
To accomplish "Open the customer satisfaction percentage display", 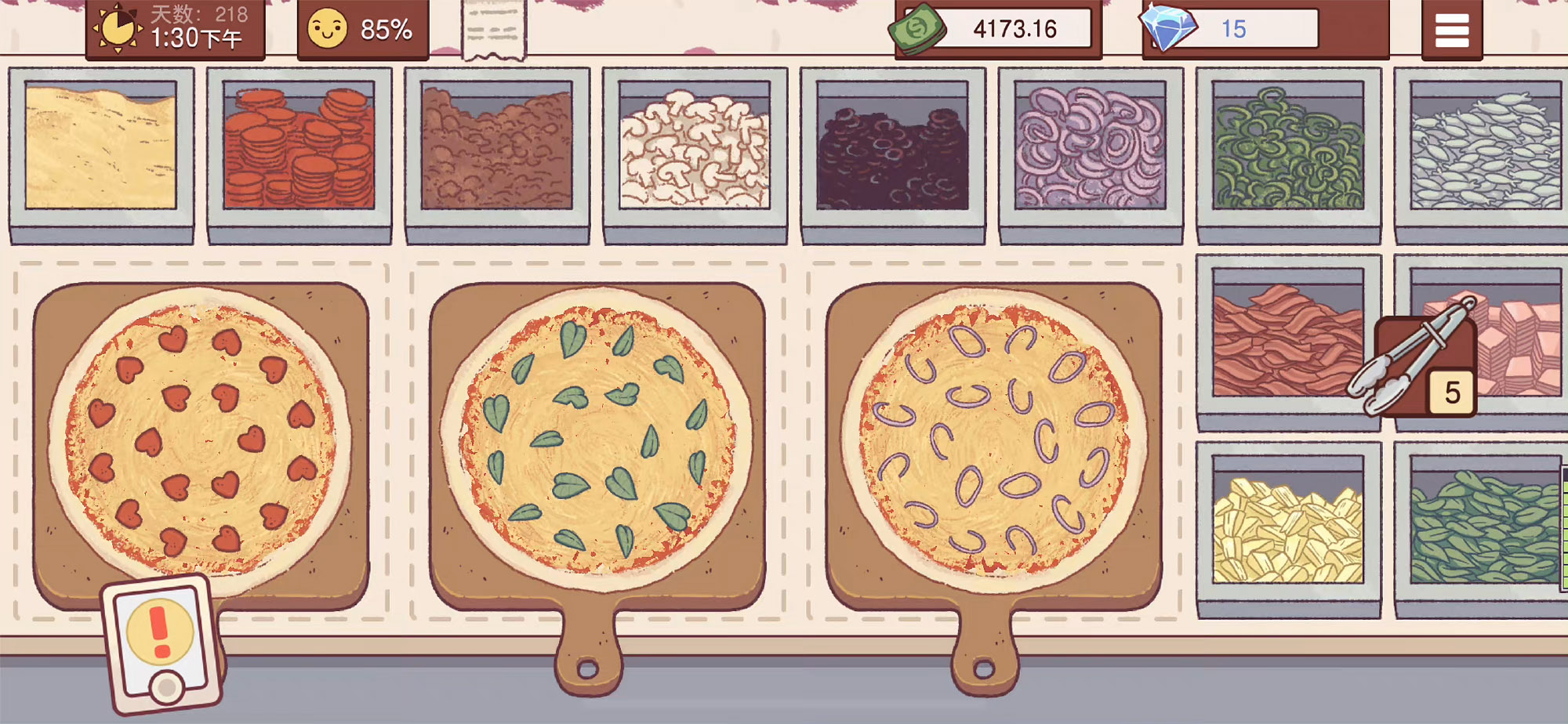I will click(x=362, y=30).
